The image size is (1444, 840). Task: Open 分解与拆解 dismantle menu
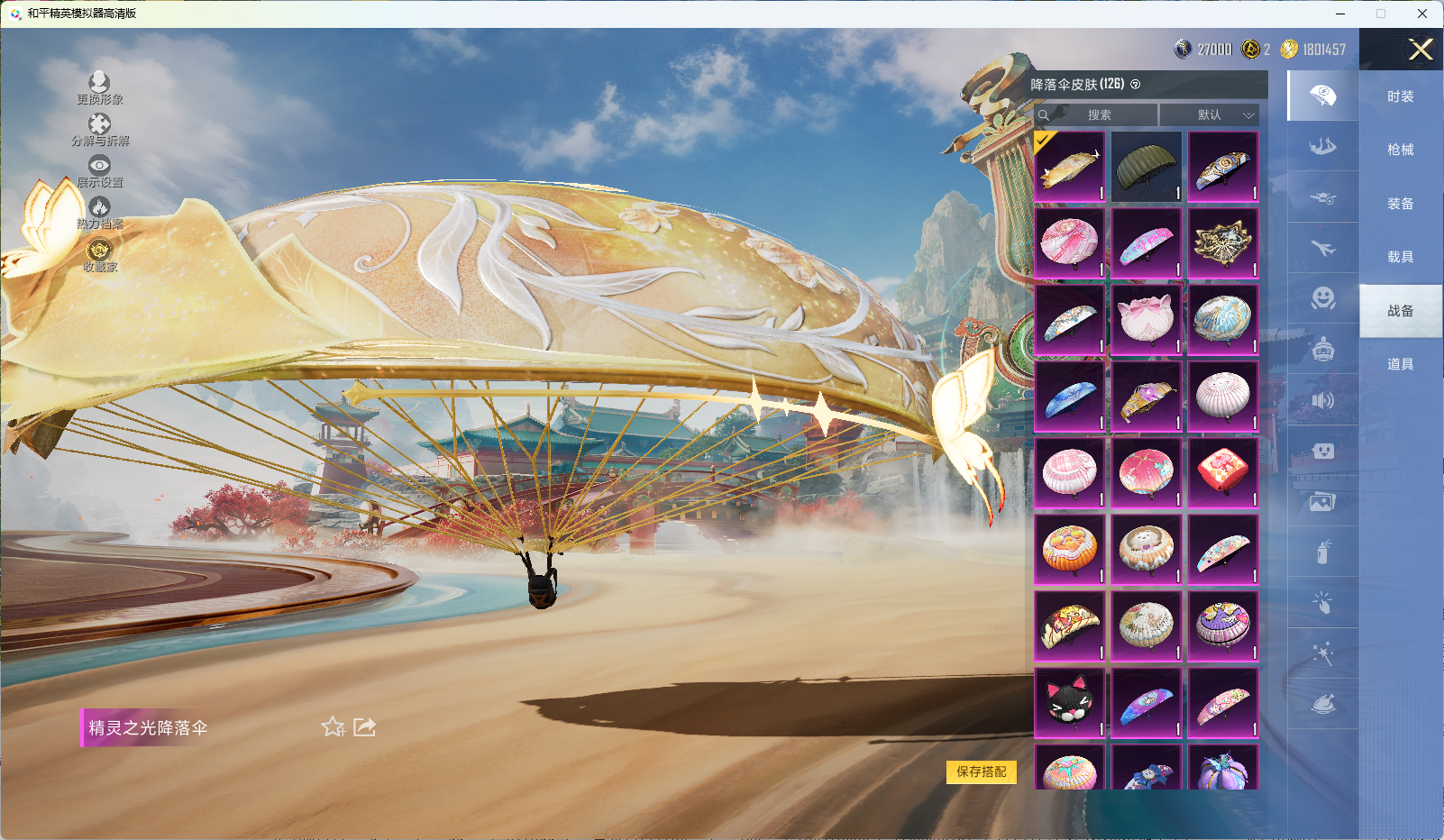click(x=100, y=129)
